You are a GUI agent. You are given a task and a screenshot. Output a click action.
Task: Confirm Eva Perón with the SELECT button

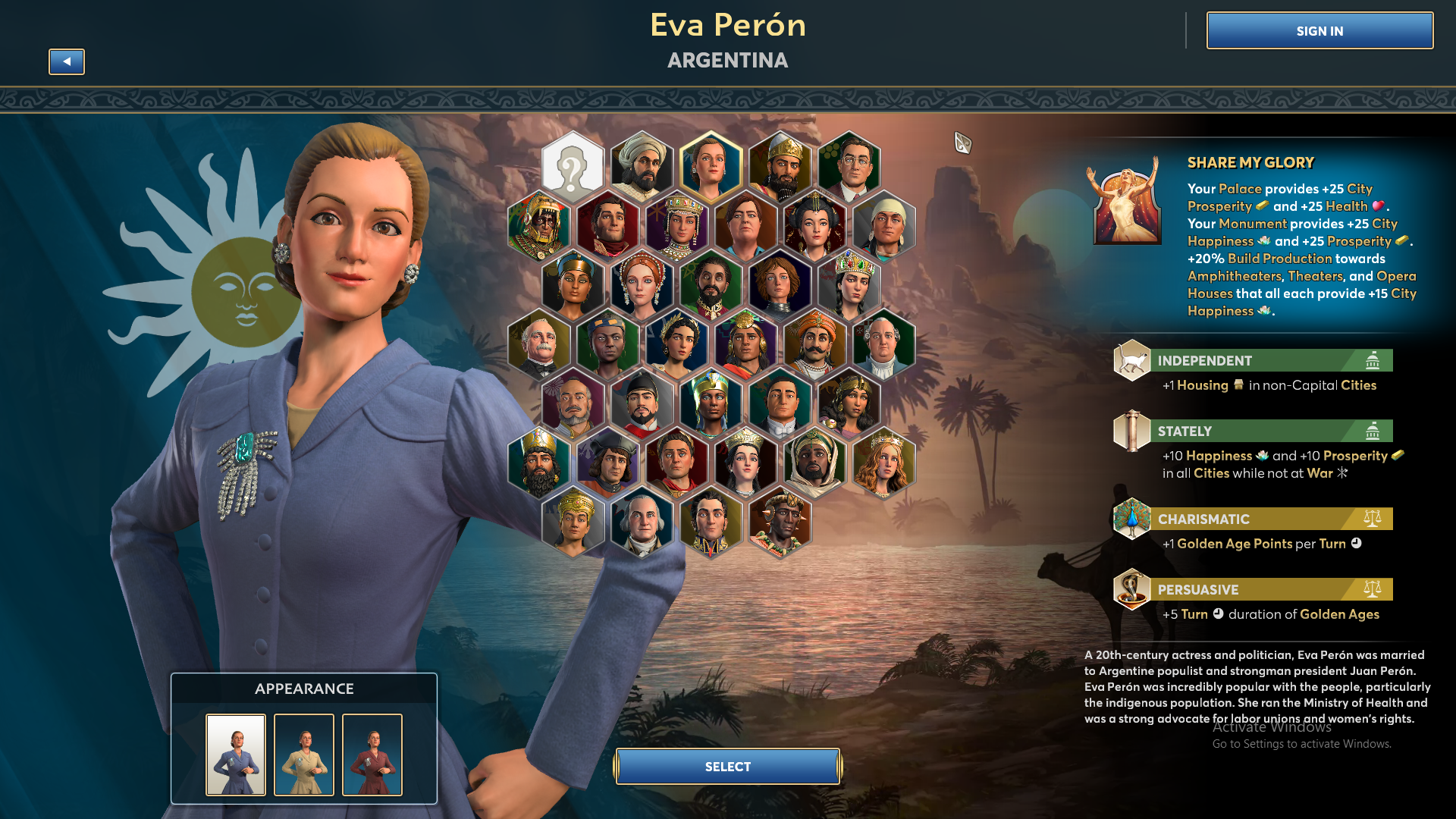[x=727, y=767]
